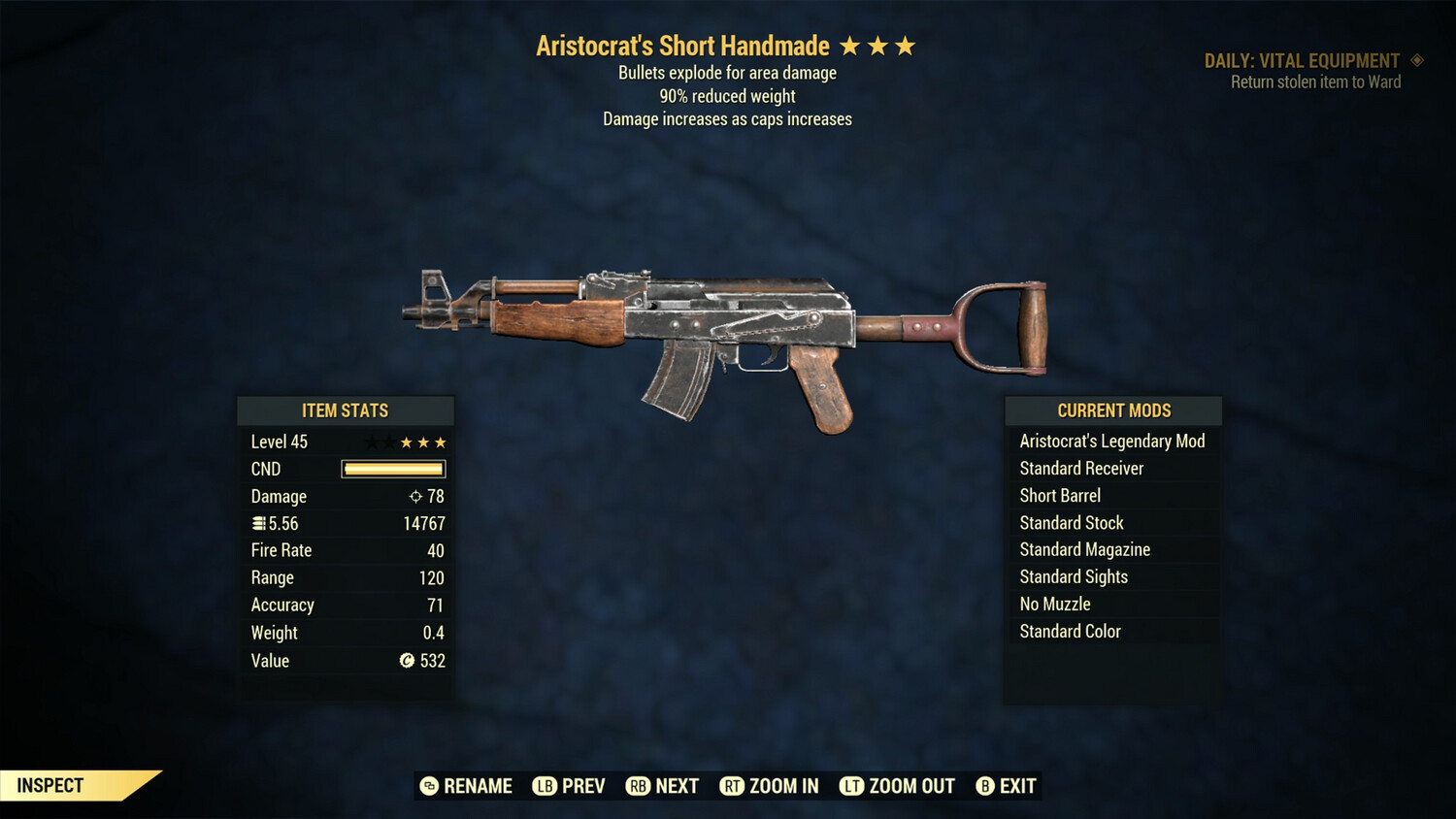The height and width of the screenshot is (819, 1456).
Task: Open the INSPECT tab banner
Action: pyautogui.click(x=50, y=785)
